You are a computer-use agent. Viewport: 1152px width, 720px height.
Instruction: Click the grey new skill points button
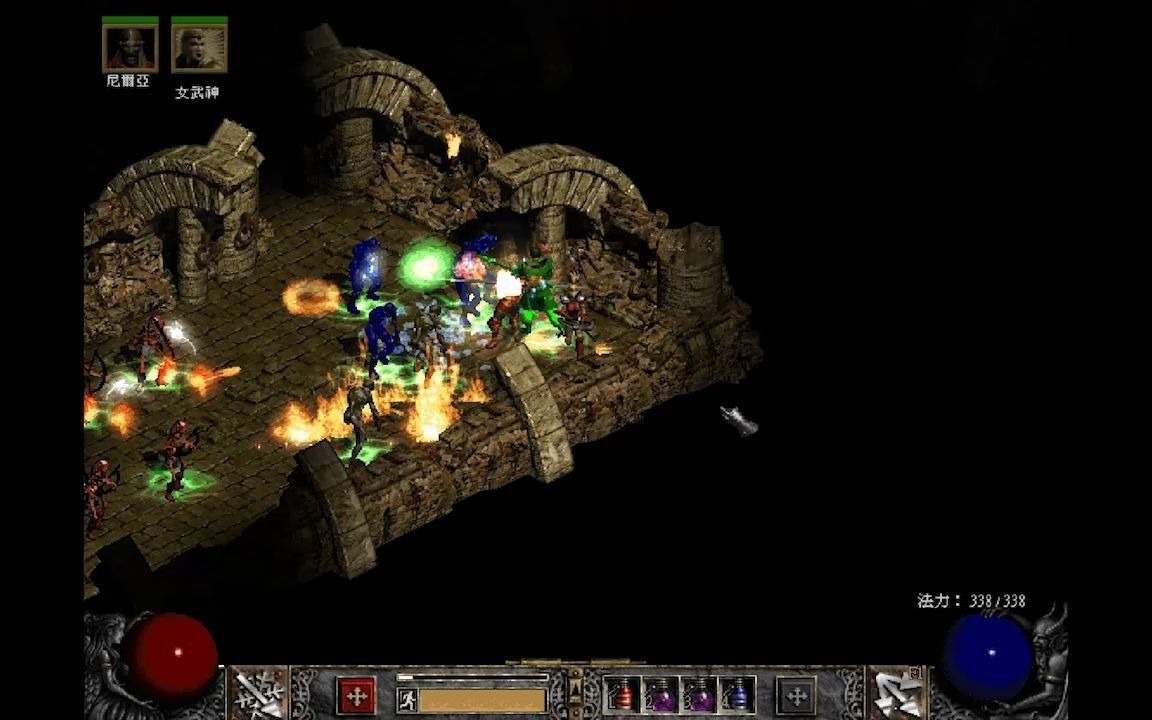click(x=796, y=694)
